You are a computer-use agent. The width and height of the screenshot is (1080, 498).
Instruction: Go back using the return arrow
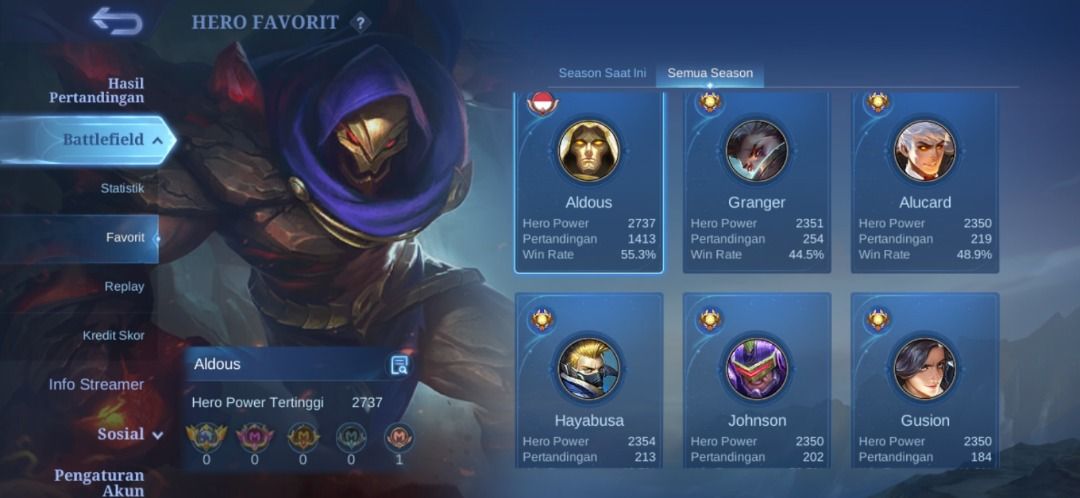point(117,21)
